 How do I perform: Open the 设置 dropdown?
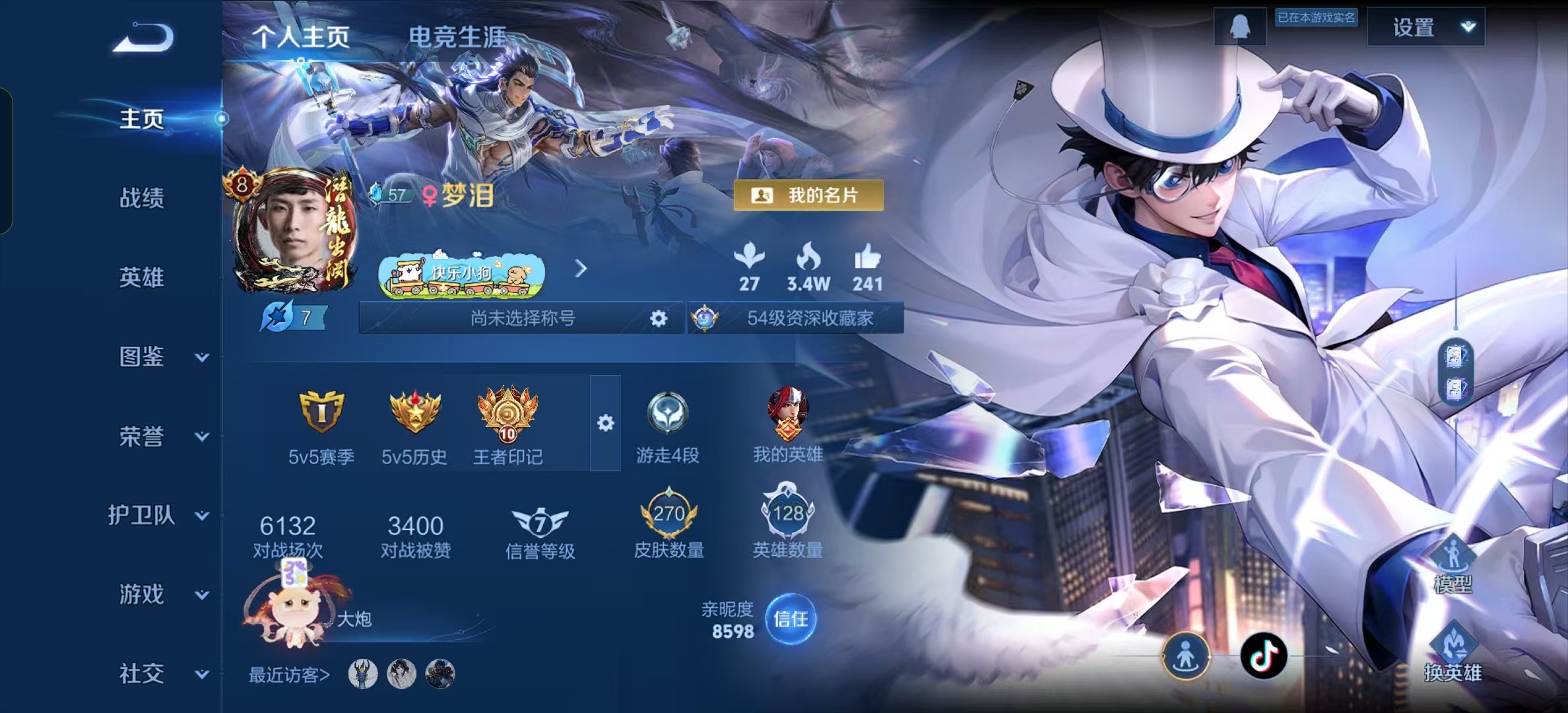pyautogui.click(x=1425, y=27)
